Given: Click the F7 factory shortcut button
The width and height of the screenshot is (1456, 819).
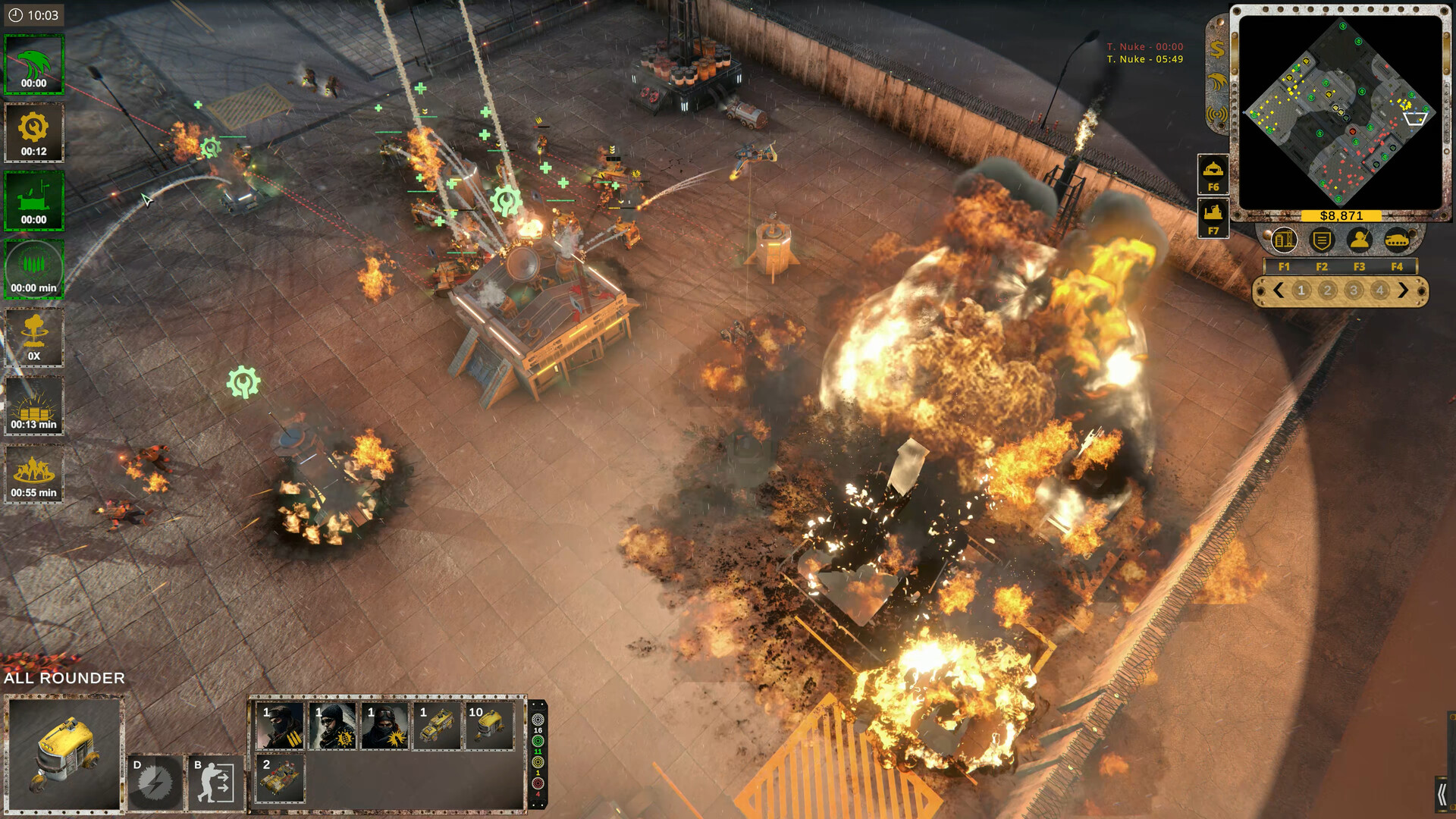Looking at the screenshot, I should (x=1213, y=218).
